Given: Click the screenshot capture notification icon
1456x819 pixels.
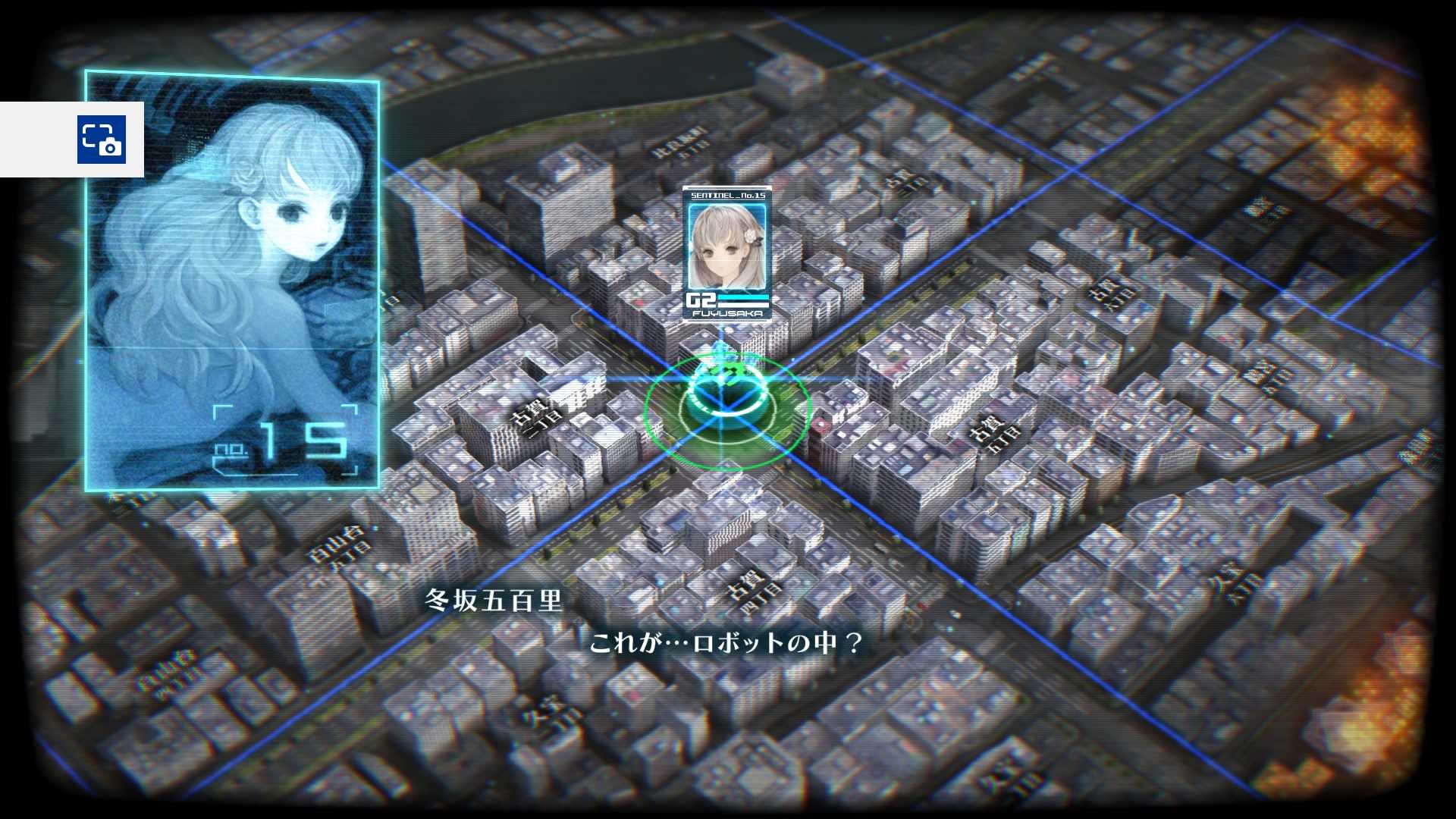Looking at the screenshot, I should tap(101, 140).
